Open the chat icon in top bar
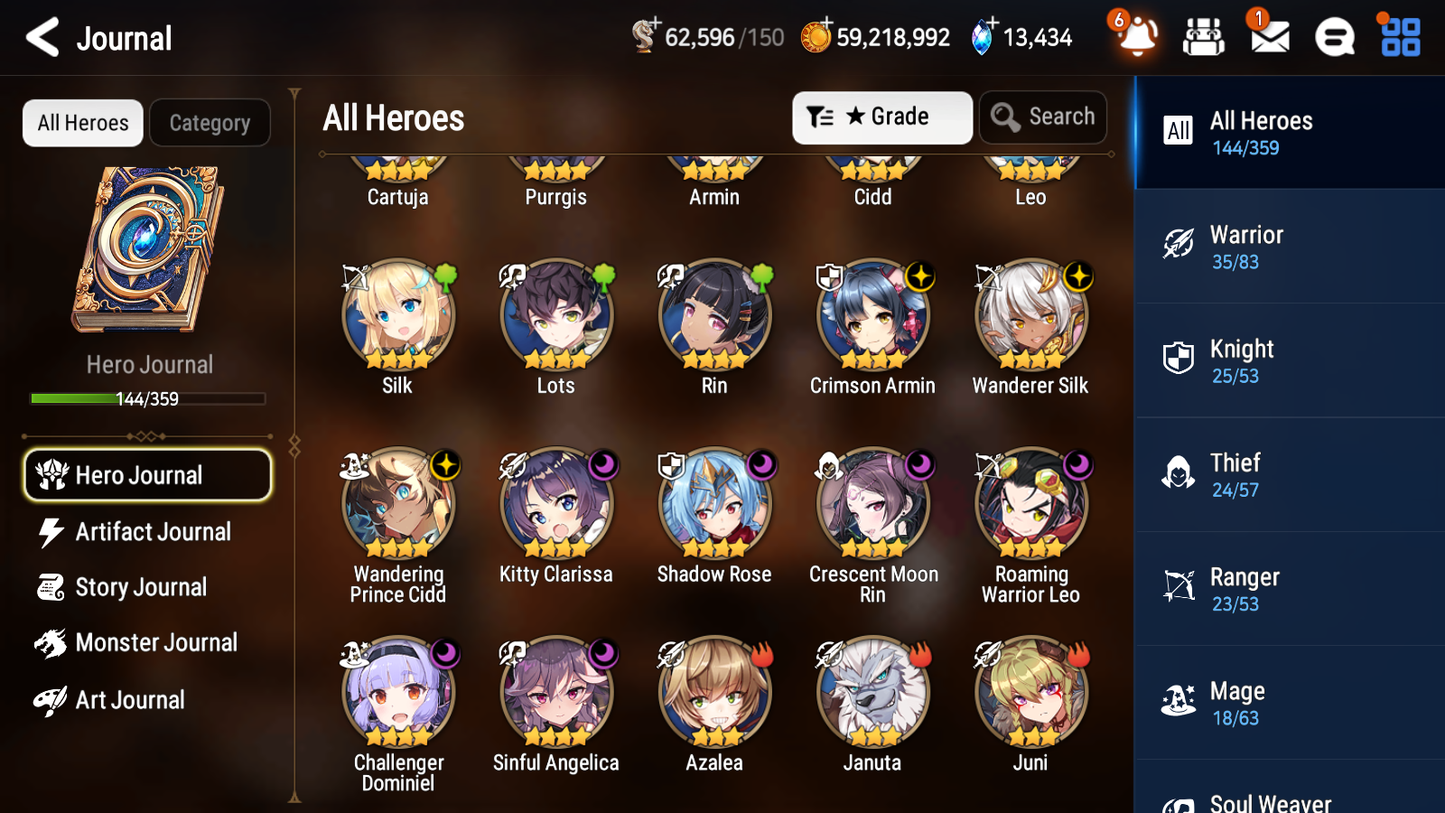 coord(1334,36)
